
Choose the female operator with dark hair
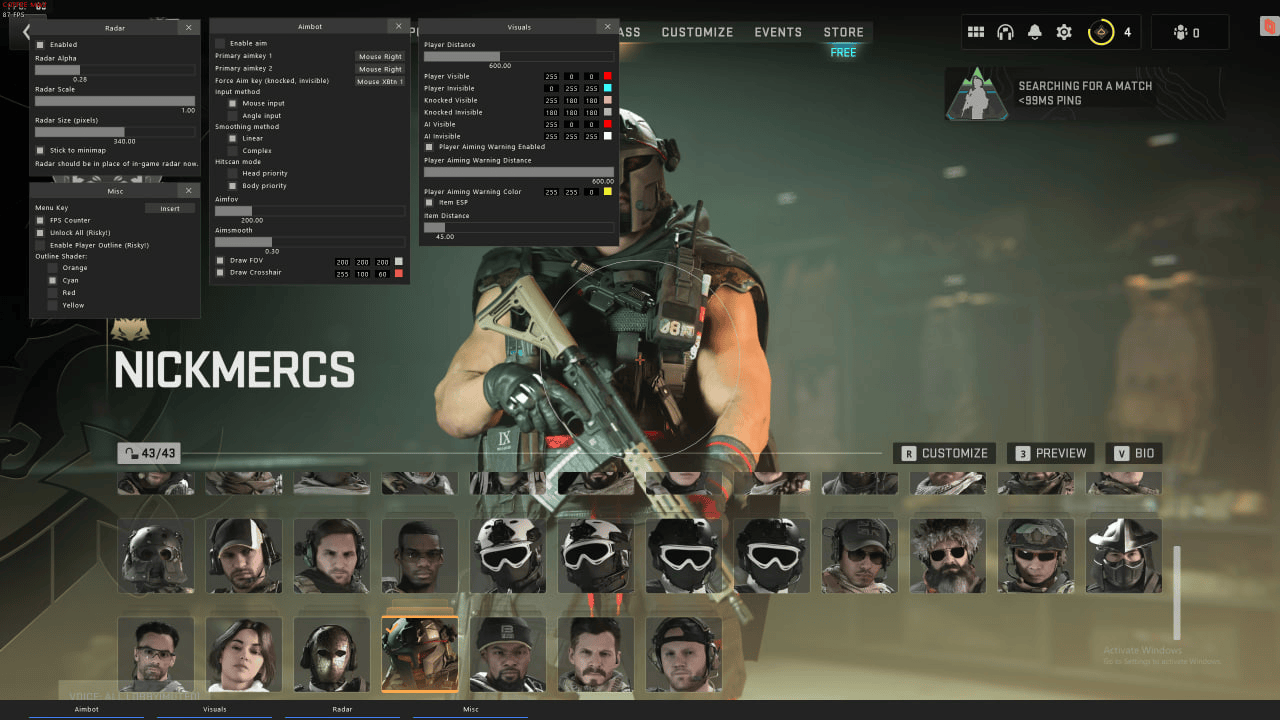pos(244,654)
